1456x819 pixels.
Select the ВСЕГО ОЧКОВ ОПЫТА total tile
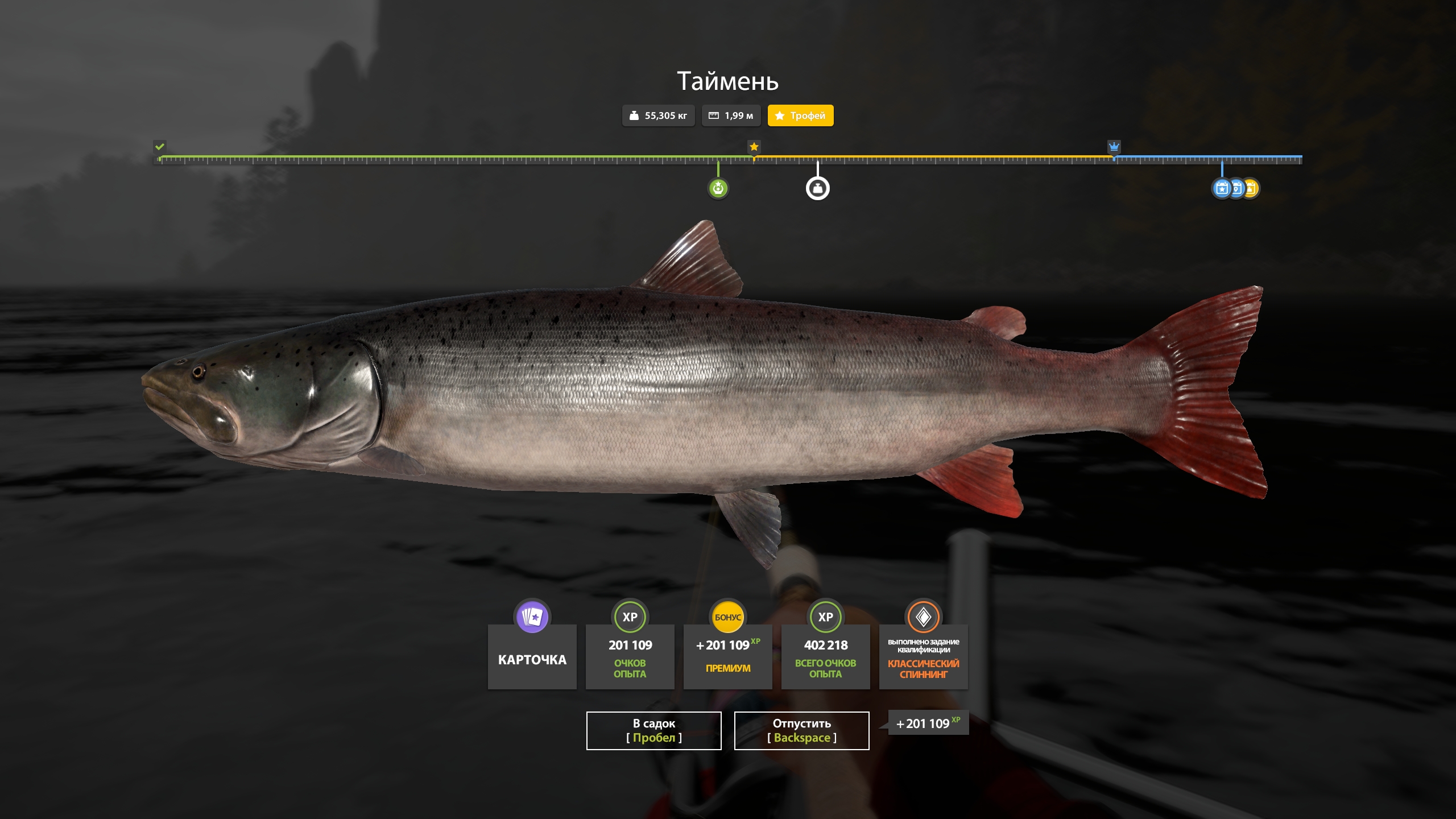[x=825, y=656]
